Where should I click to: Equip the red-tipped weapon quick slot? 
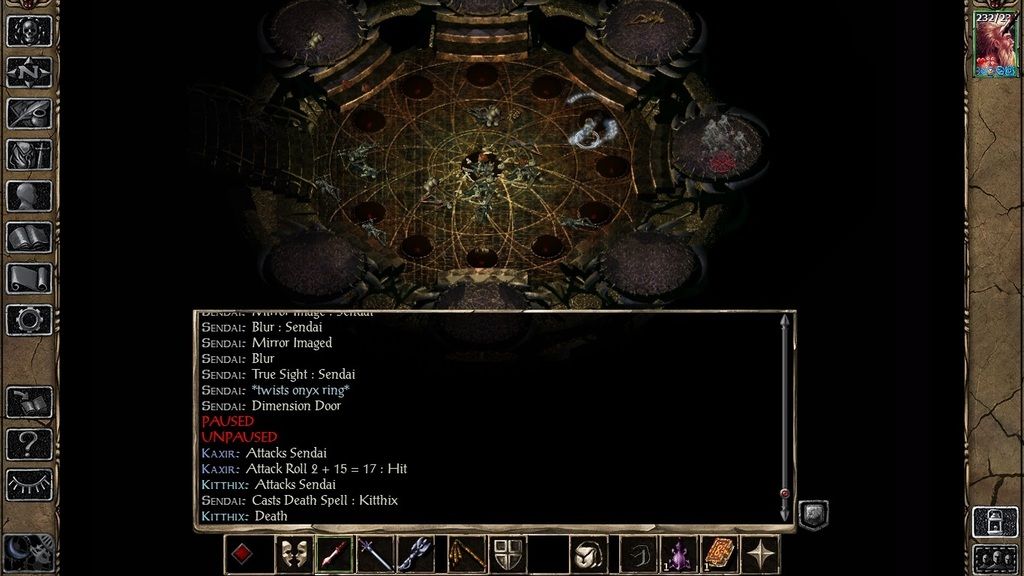pos(334,554)
